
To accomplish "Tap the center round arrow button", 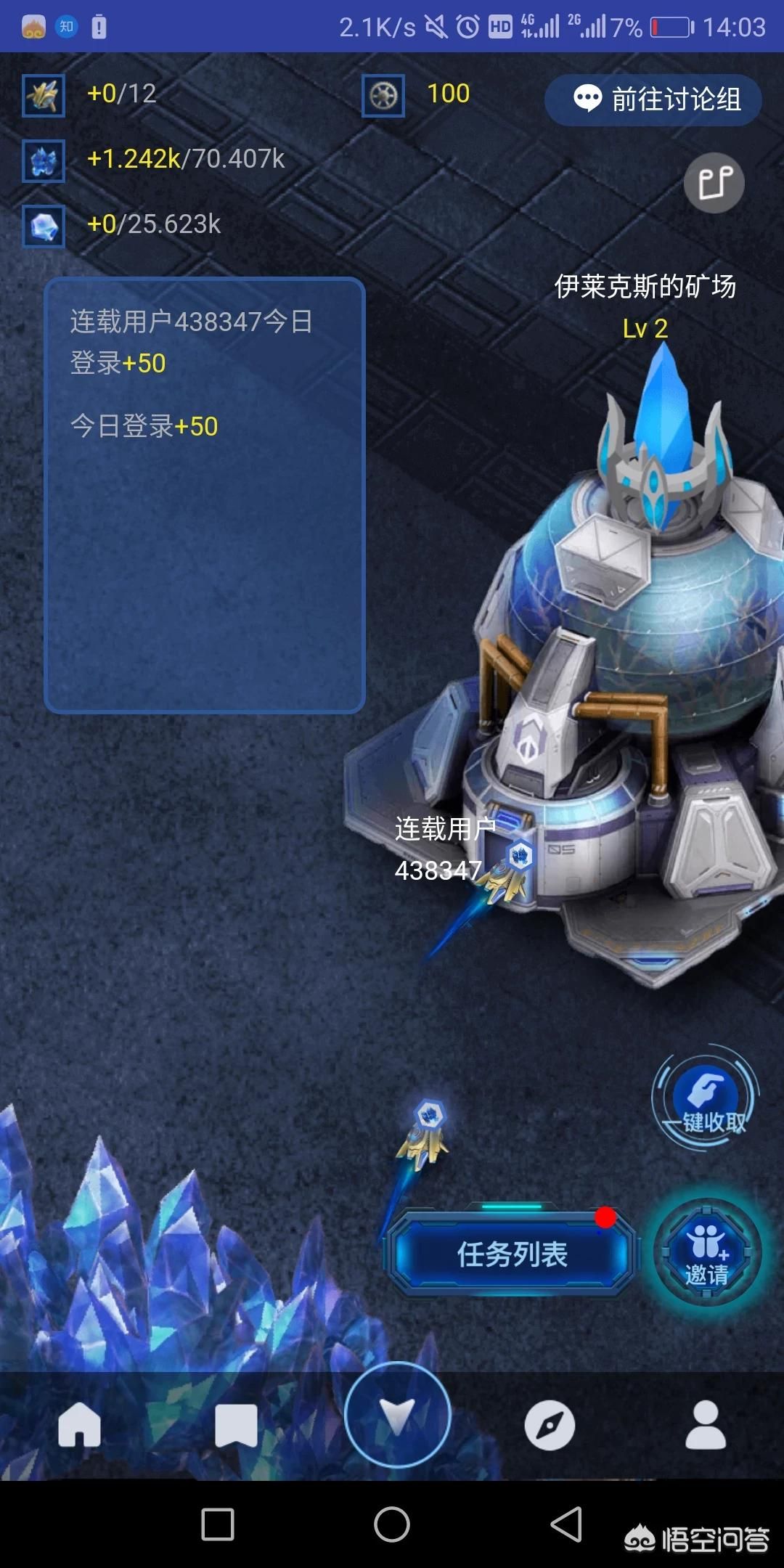I will pyautogui.click(x=397, y=1415).
